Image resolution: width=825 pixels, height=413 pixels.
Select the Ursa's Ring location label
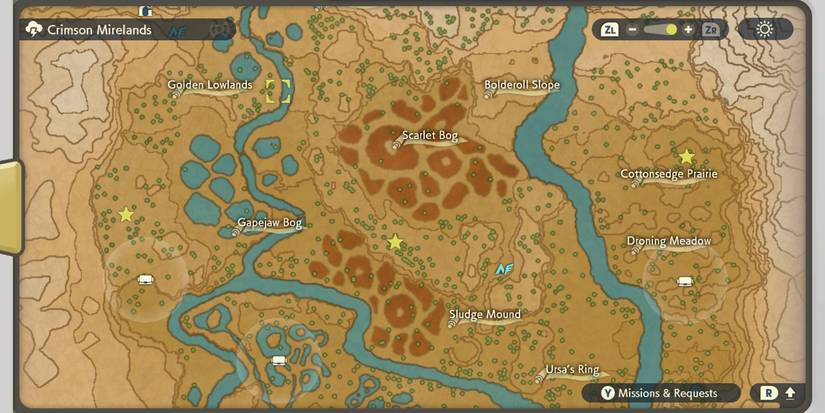pos(572,370)
